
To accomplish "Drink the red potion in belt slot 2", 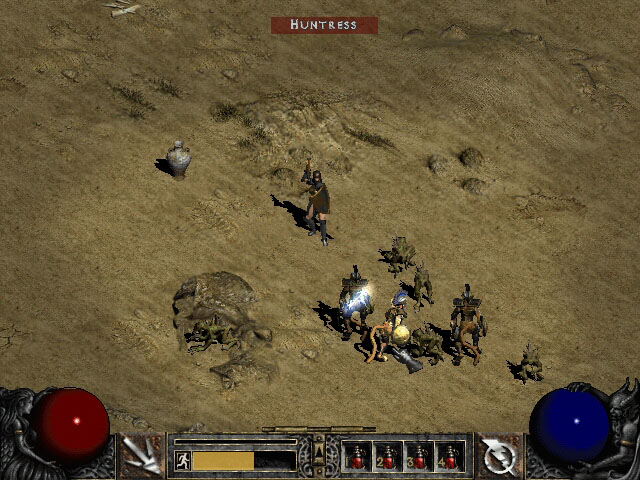I will coord(388,457).
